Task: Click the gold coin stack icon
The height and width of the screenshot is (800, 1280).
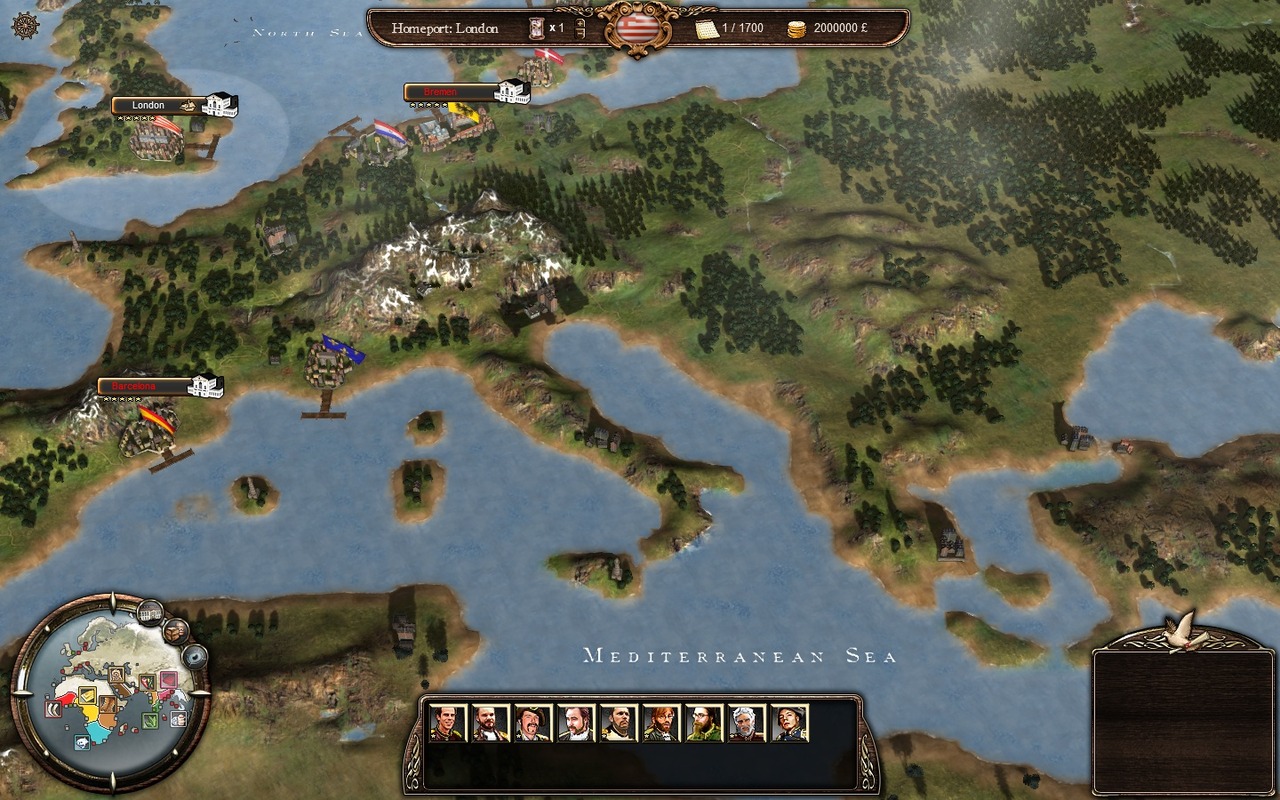Action: [x=797, y=28]
